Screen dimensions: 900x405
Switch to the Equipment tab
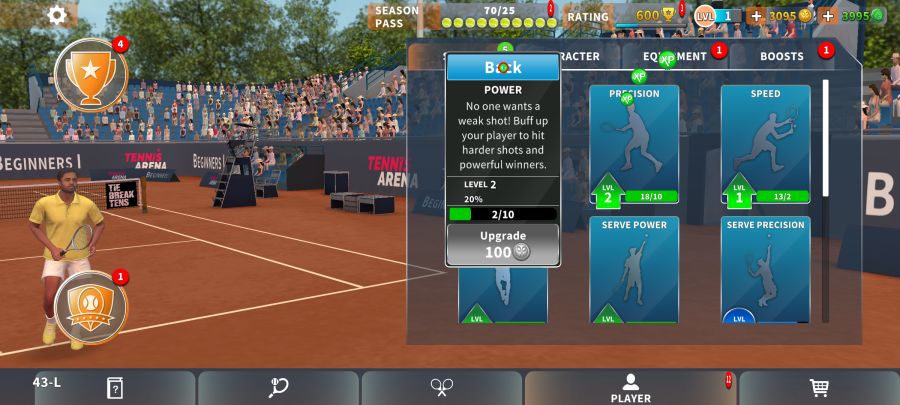click(x=675, y=56)
